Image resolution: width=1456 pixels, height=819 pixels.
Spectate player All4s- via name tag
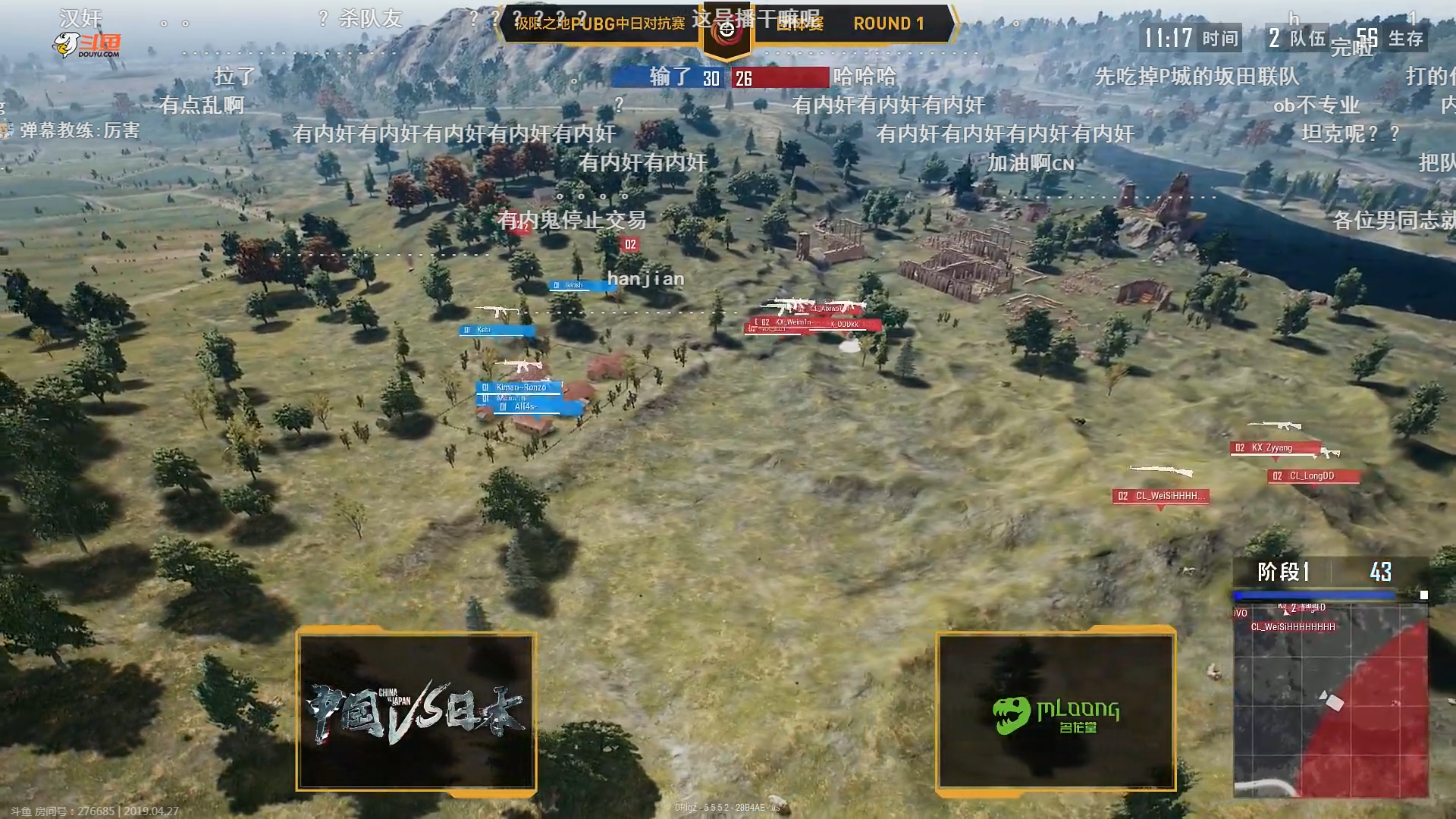[531, 407]
